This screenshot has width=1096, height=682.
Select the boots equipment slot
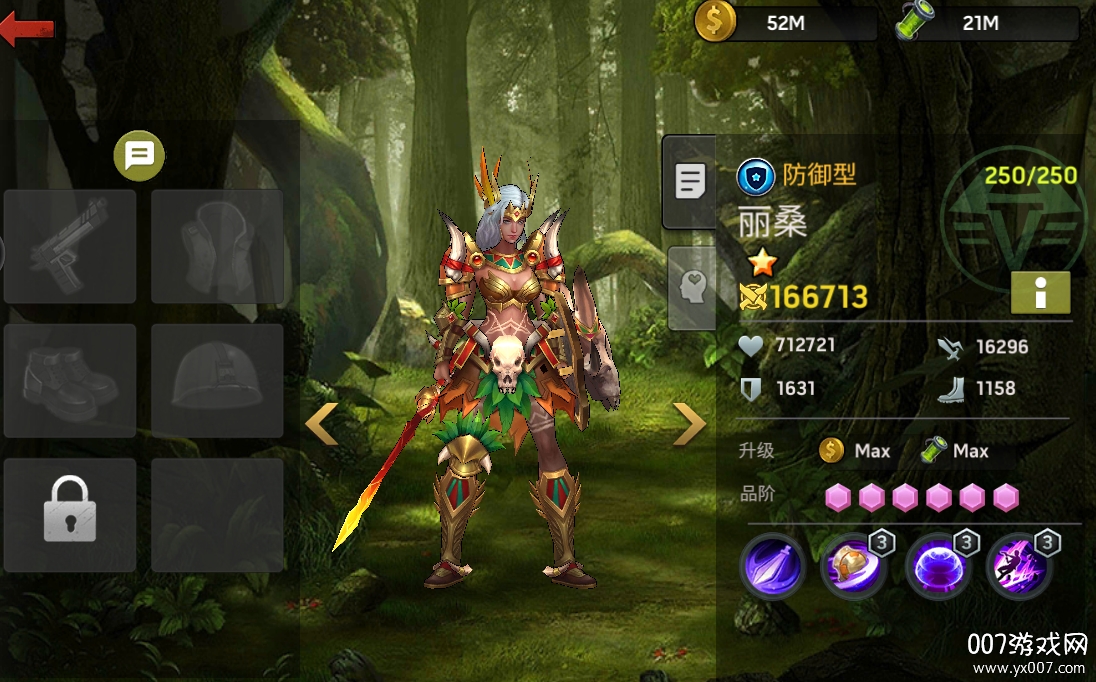click(70, 380)
